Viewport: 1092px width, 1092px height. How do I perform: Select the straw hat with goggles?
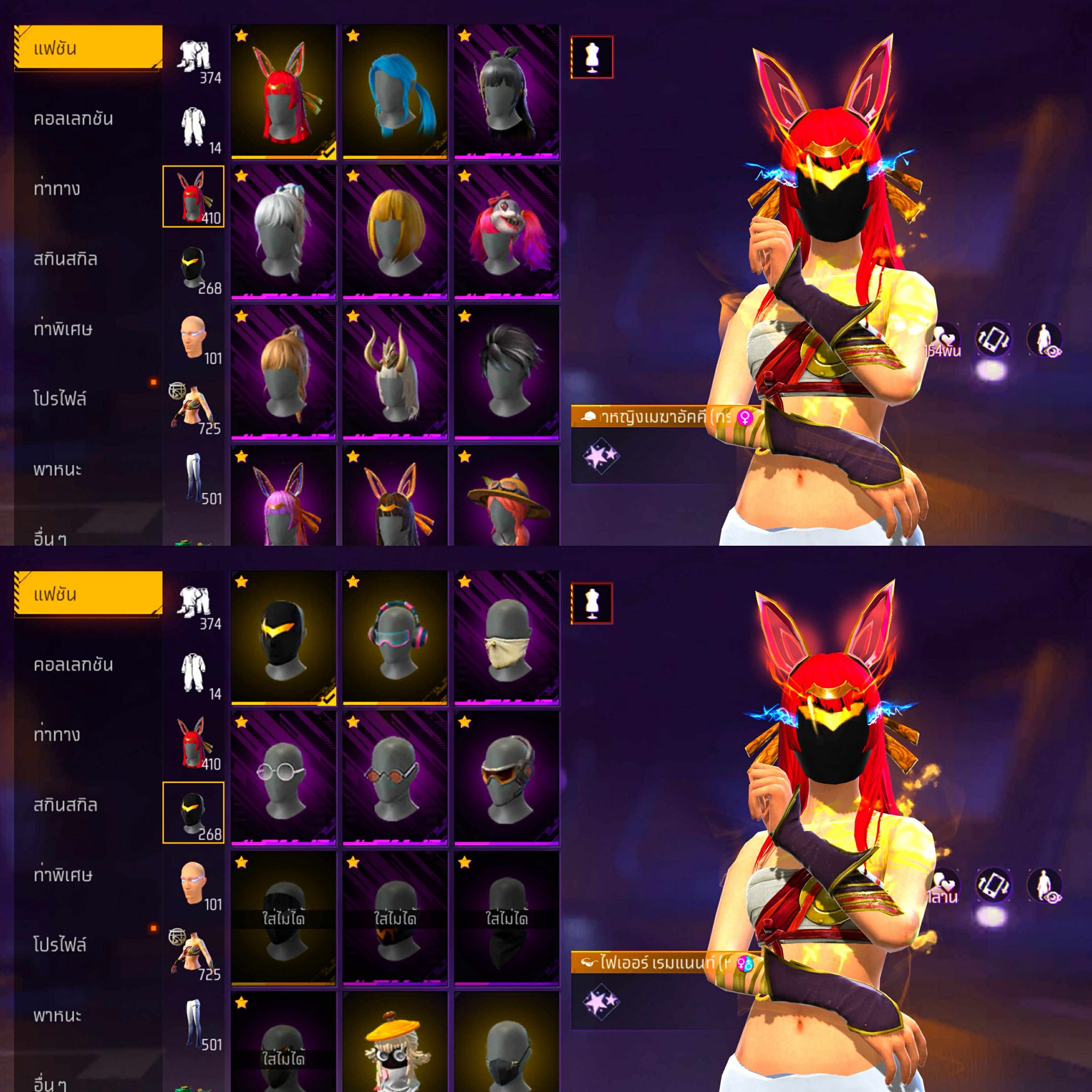click(507, 499)
